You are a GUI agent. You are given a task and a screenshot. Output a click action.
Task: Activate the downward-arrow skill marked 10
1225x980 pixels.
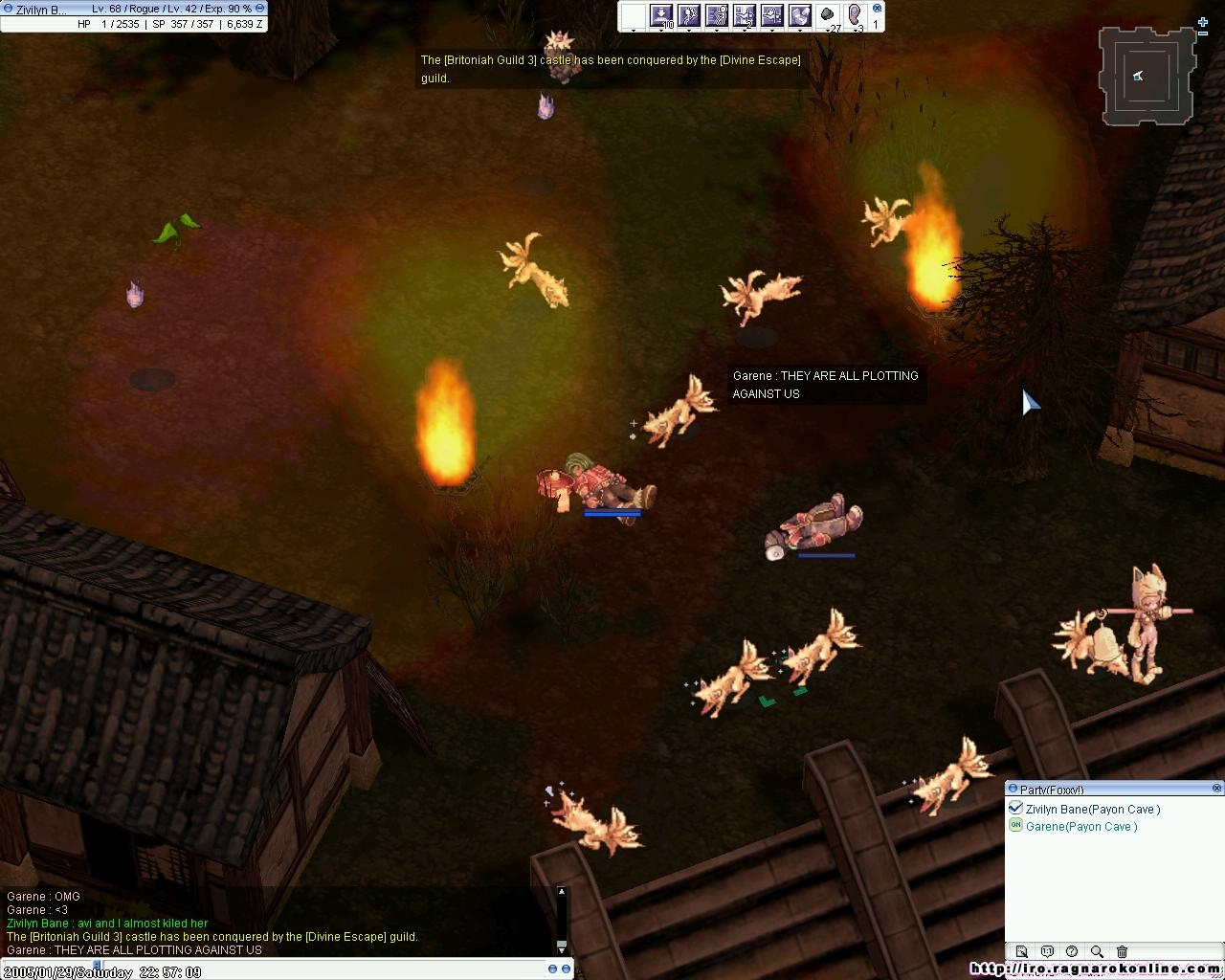[x=661, y=15]
